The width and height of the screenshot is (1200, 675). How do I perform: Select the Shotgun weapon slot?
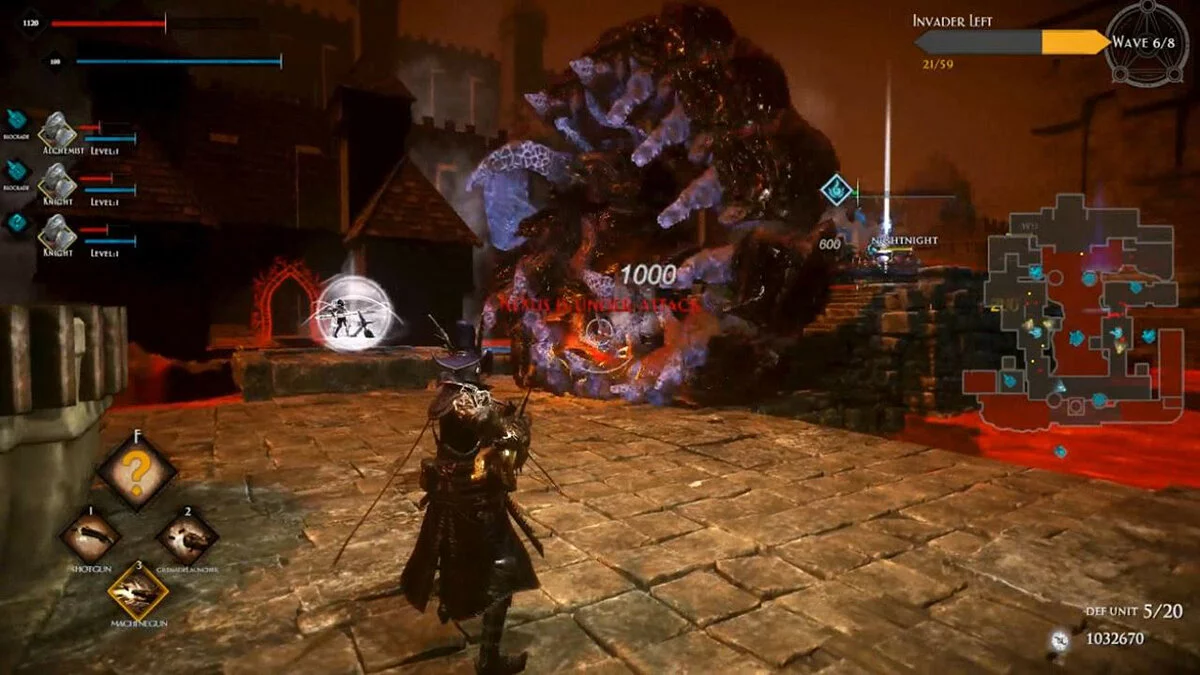pos(91,534)
